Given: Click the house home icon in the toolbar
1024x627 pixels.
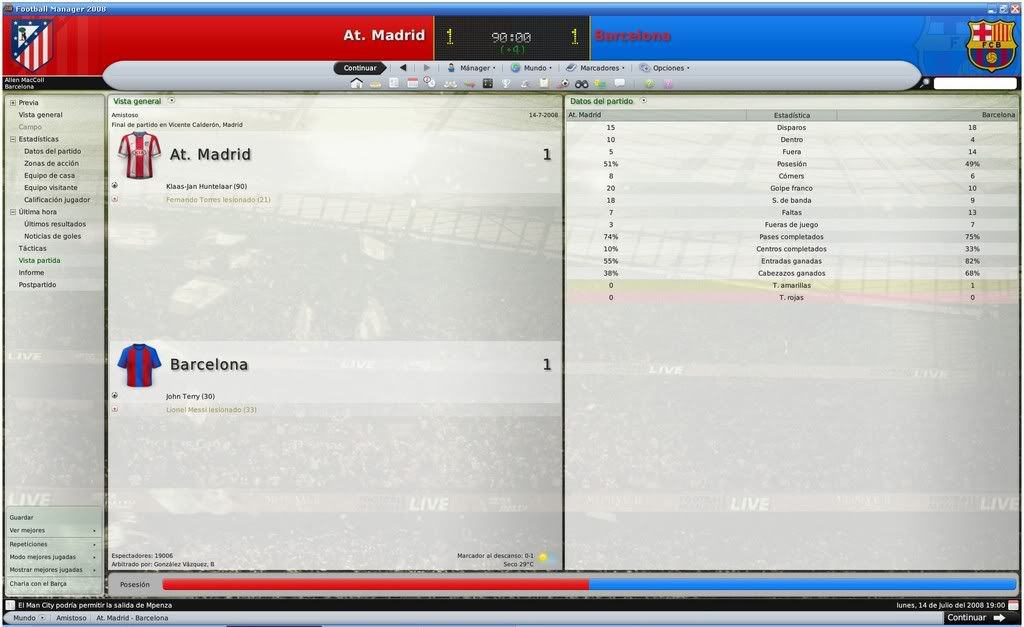Looking at the screenshot, I should tap(356, 83).
